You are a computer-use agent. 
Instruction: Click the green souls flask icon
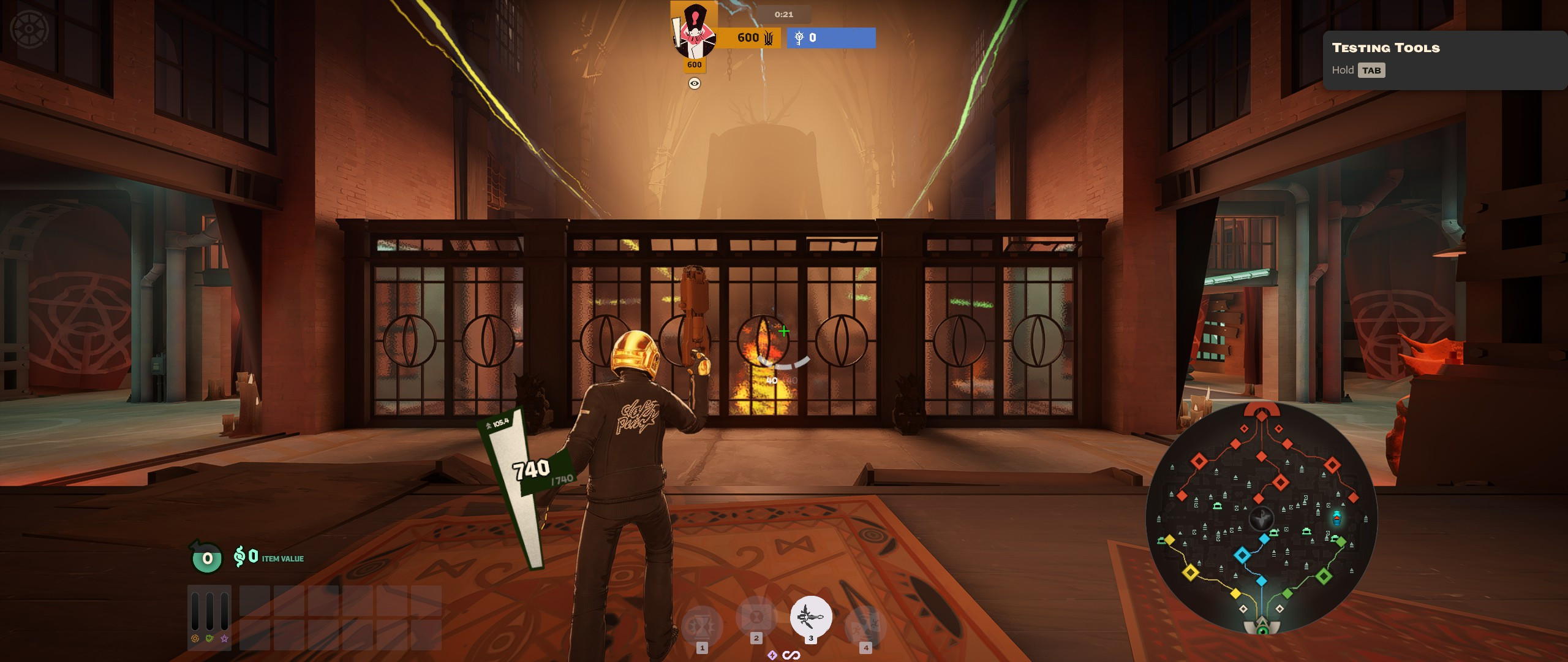point(207,558)
